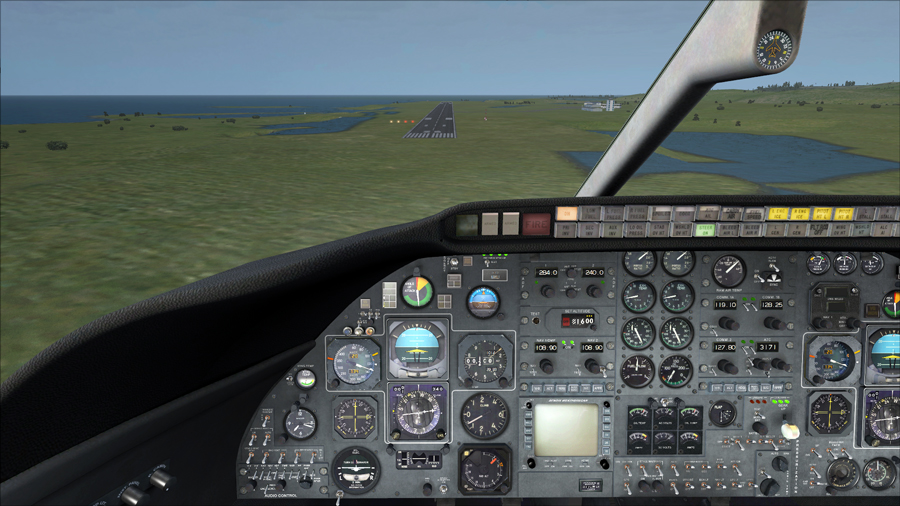Click the angle of attack gauge
900x506 pixels.
pyautogui.click(x=417, y=291)
